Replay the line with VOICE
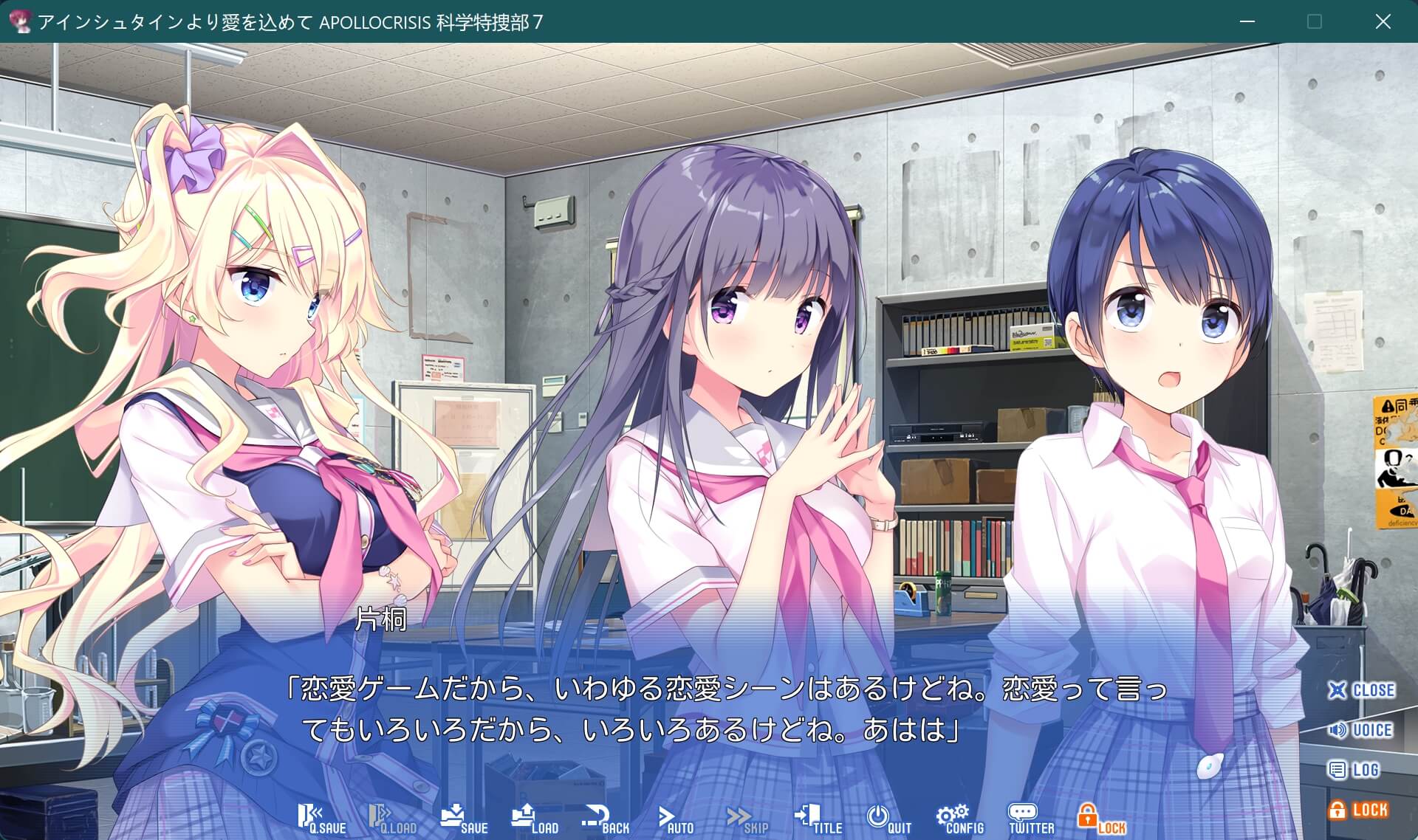The height and width of the screenshot is (840, 1418). [1361, 730]
